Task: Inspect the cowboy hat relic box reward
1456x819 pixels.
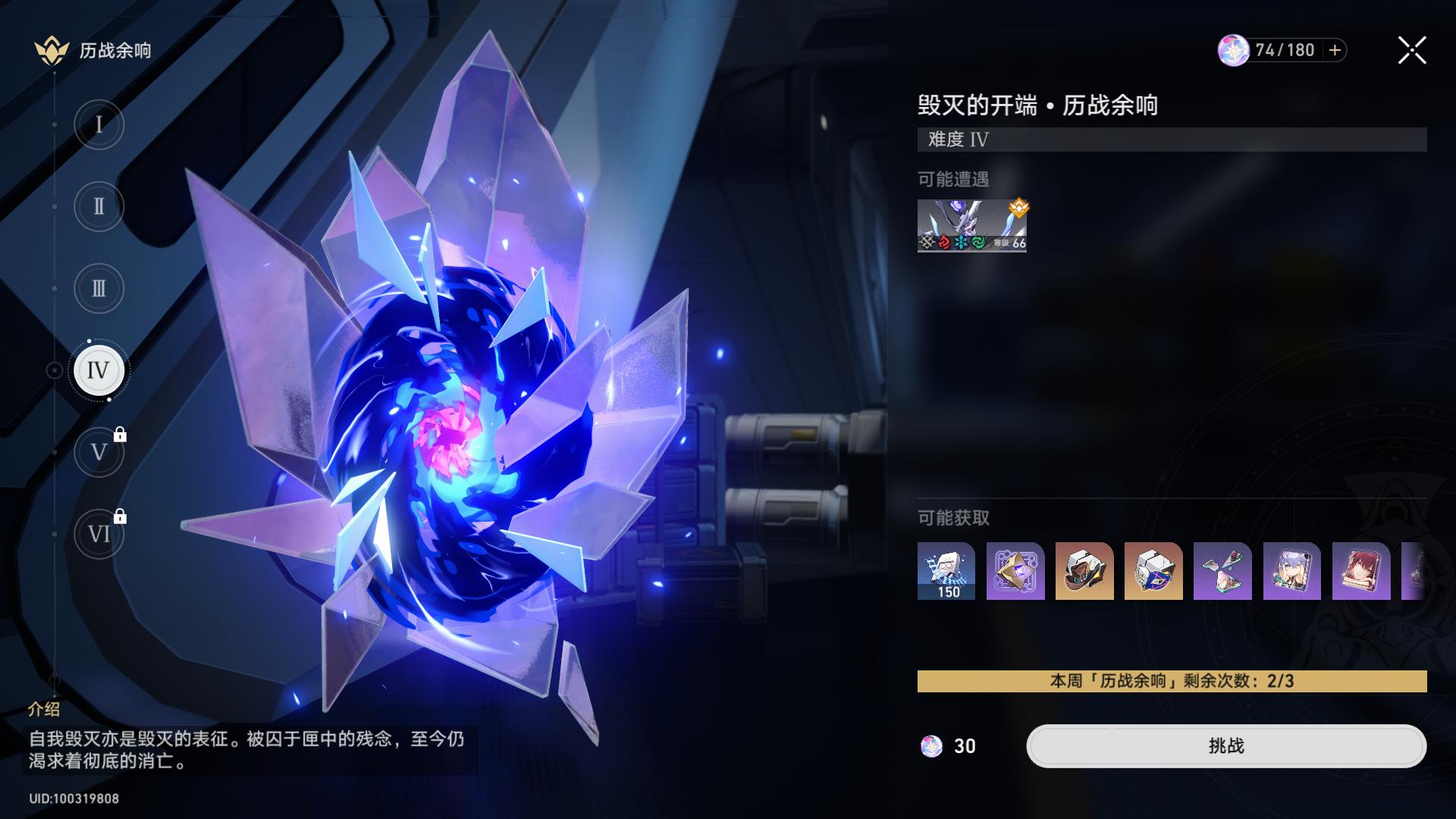Action: [1084, 571]
